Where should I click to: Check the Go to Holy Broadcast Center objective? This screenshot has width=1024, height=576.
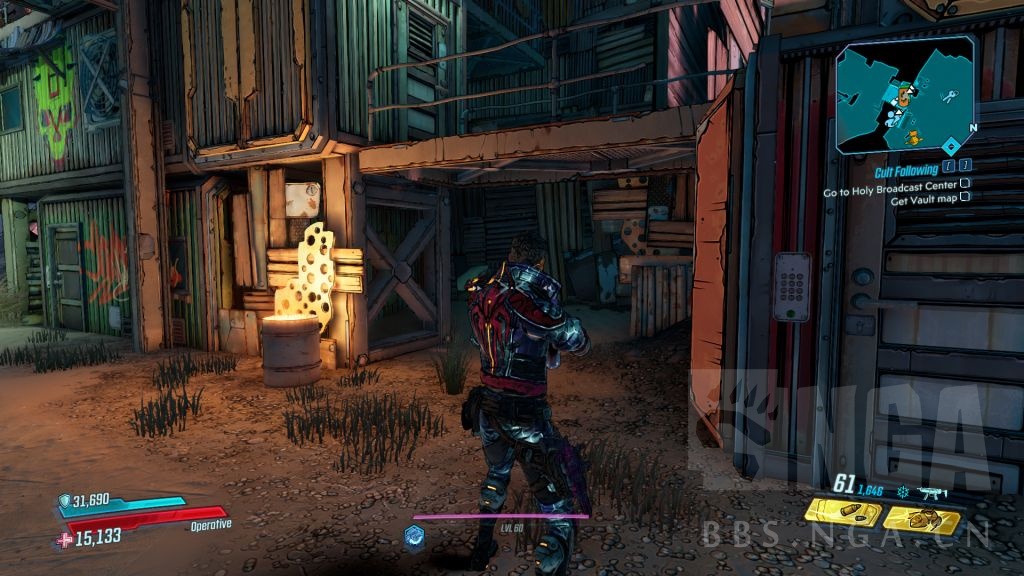(x=965, y=184)
